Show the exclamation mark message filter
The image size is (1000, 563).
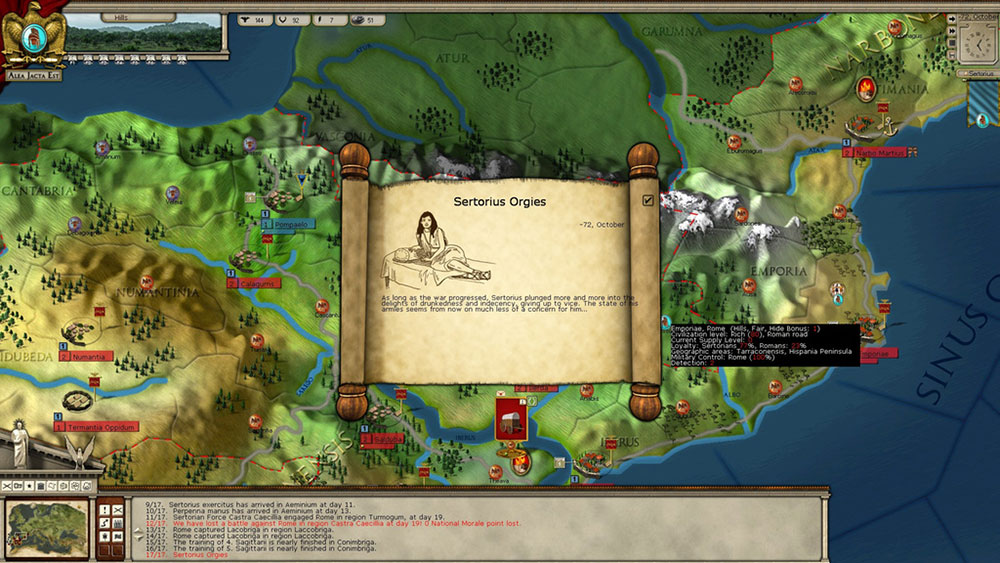click(105, 510)
